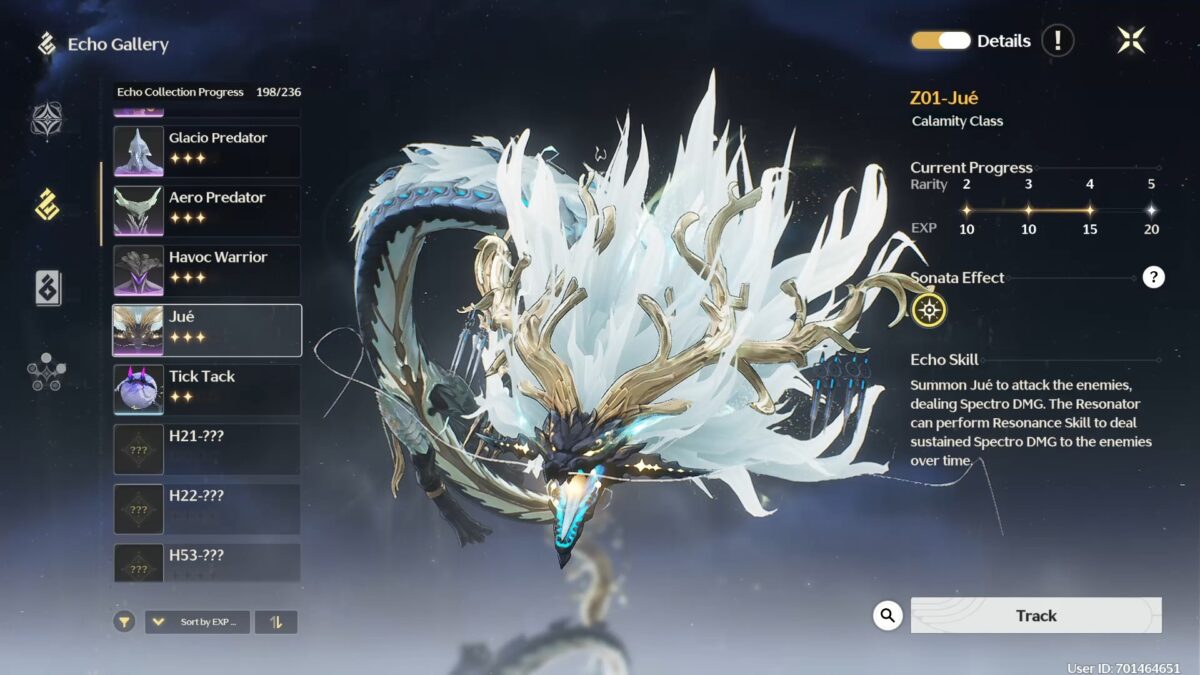Viewport: 1200px width, 675px height.
Task: Pick the Jué echo entry
Action: tap(207, 330)
